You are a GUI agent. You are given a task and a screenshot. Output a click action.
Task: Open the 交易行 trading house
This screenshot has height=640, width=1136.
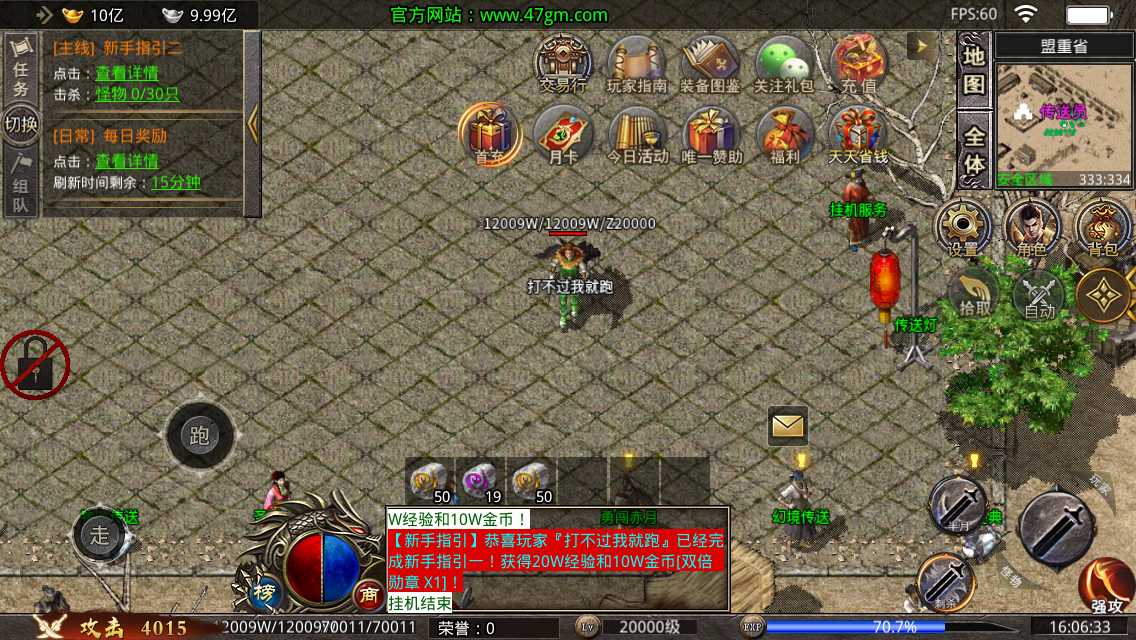563,62
